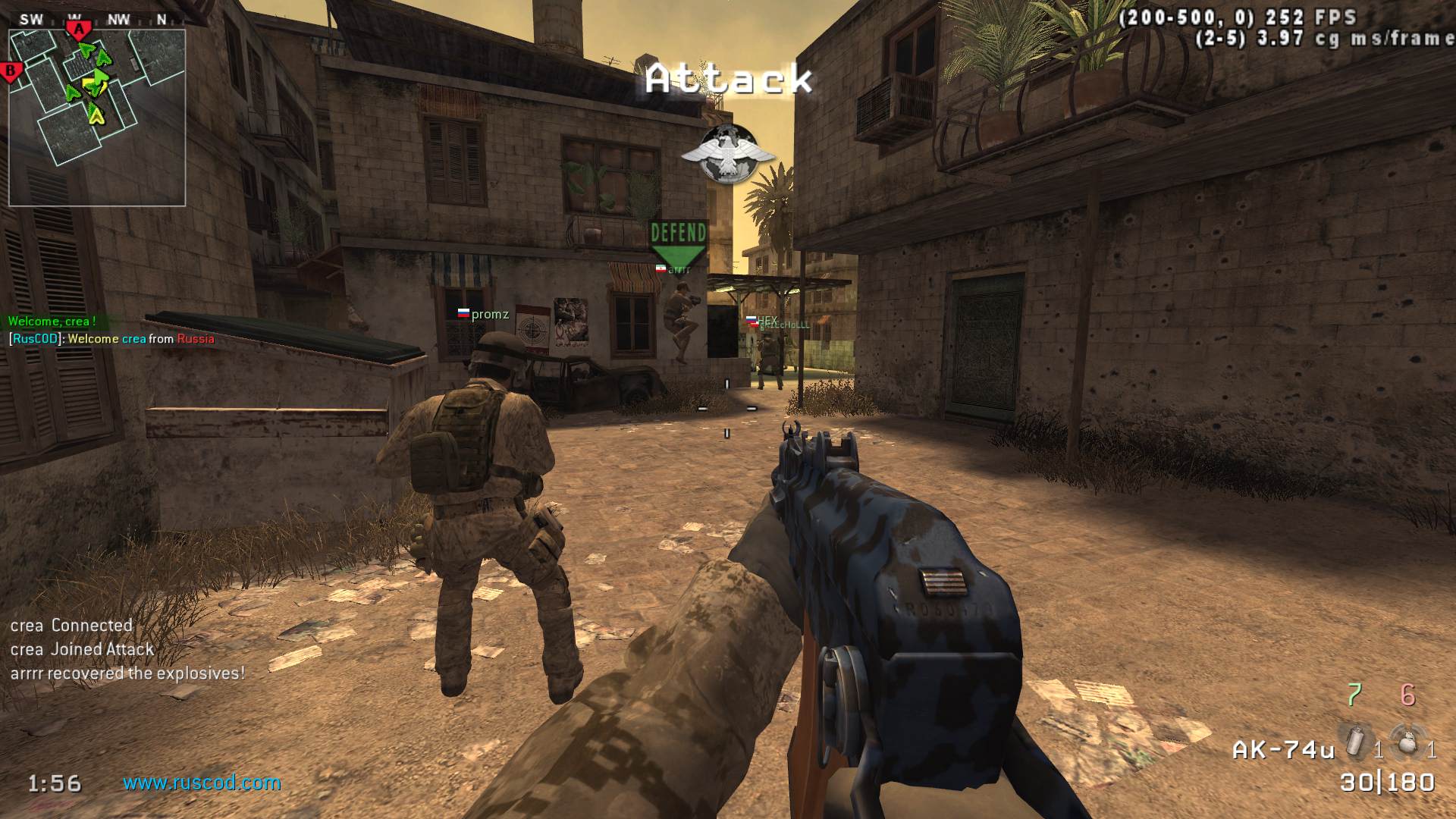
Task: Select the cylindrical special grenade icon
Action: click(1354, 742)
